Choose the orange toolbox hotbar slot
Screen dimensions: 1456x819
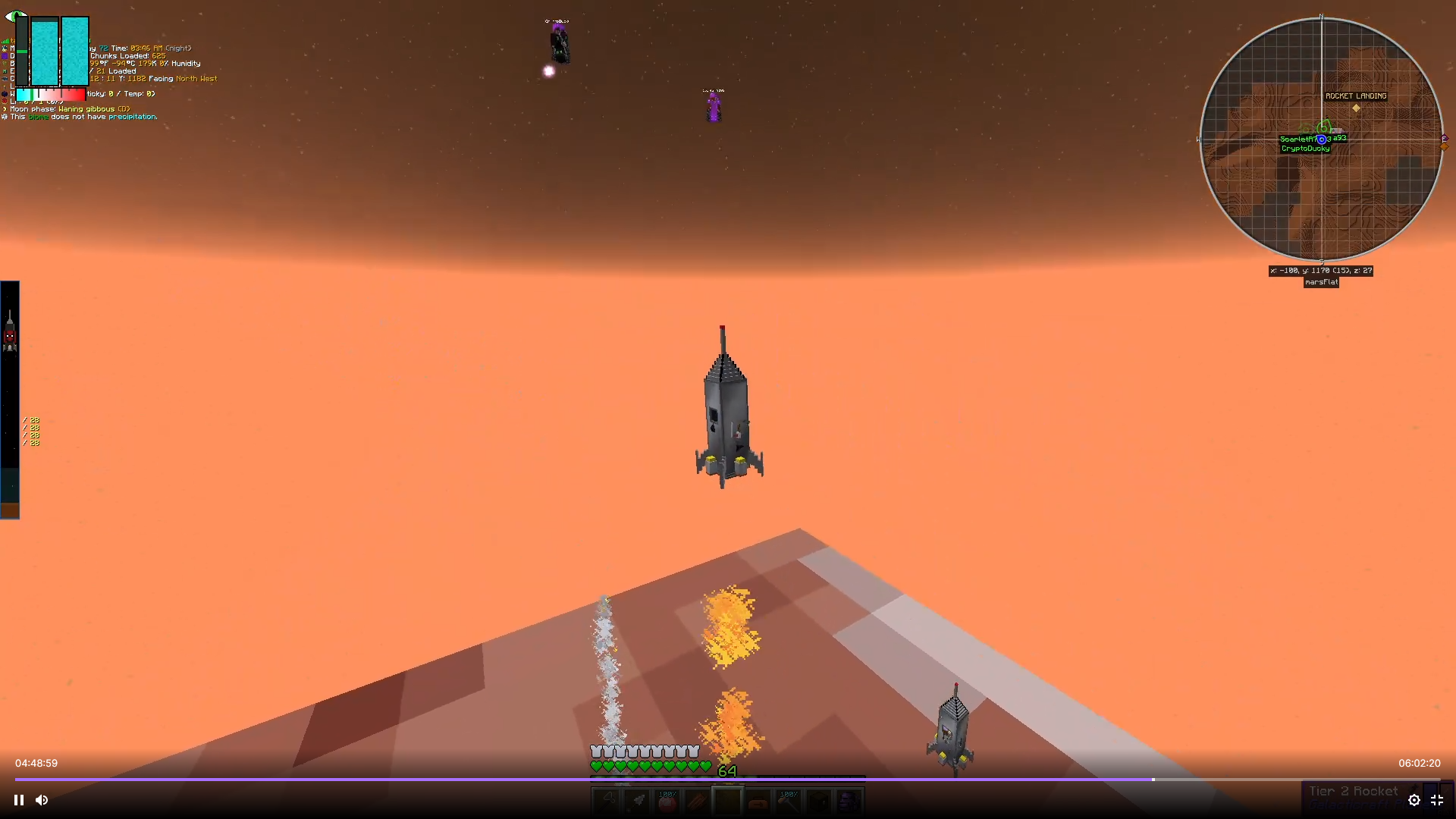tap(758, 801)
